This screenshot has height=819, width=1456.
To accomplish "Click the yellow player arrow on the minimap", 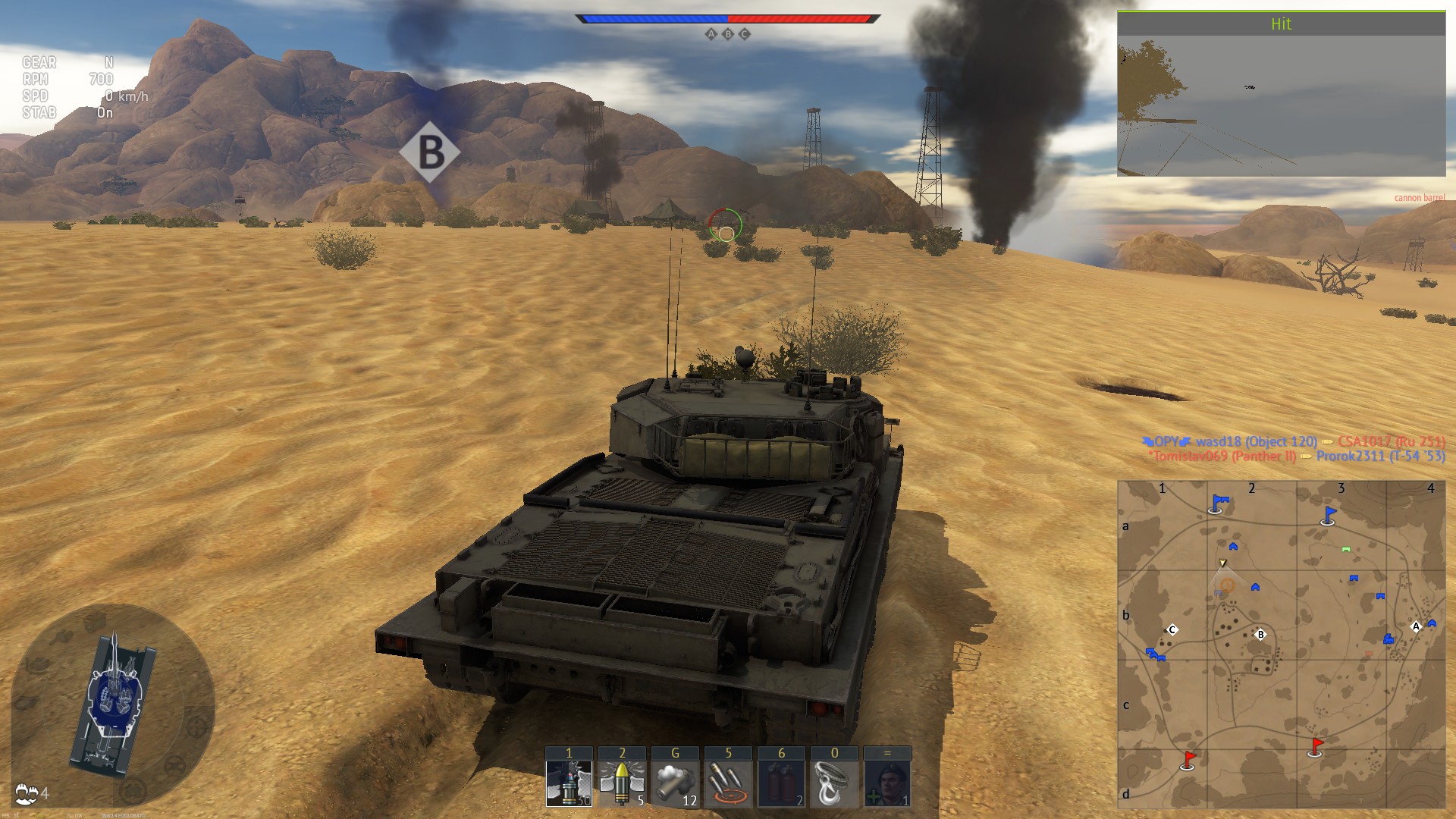I will click(1222, 563).
